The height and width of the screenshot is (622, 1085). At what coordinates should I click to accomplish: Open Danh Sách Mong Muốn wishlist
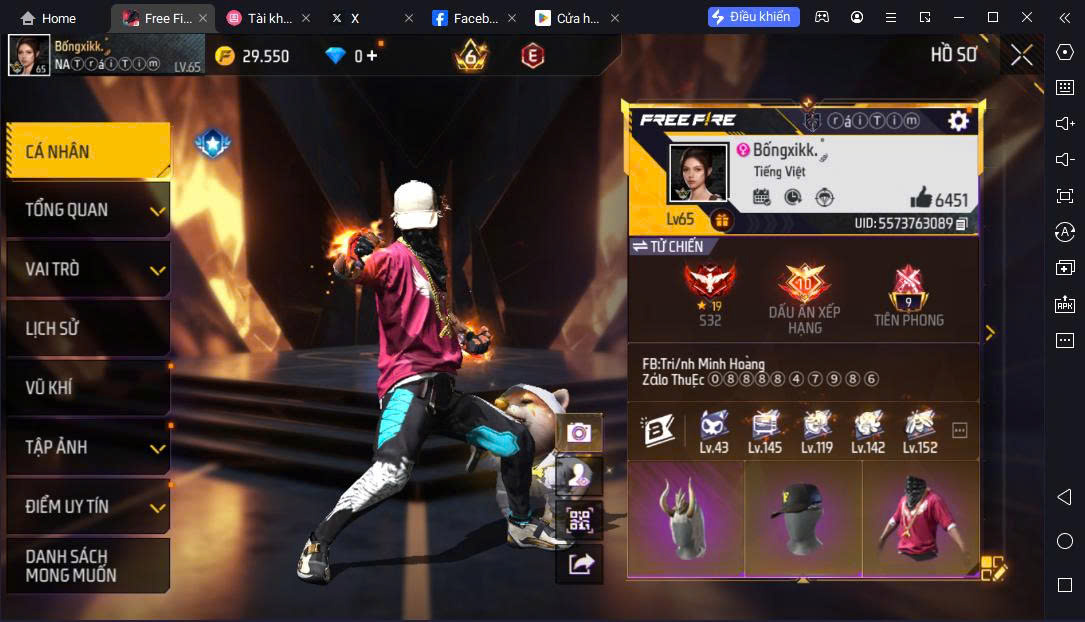(88, 566)
